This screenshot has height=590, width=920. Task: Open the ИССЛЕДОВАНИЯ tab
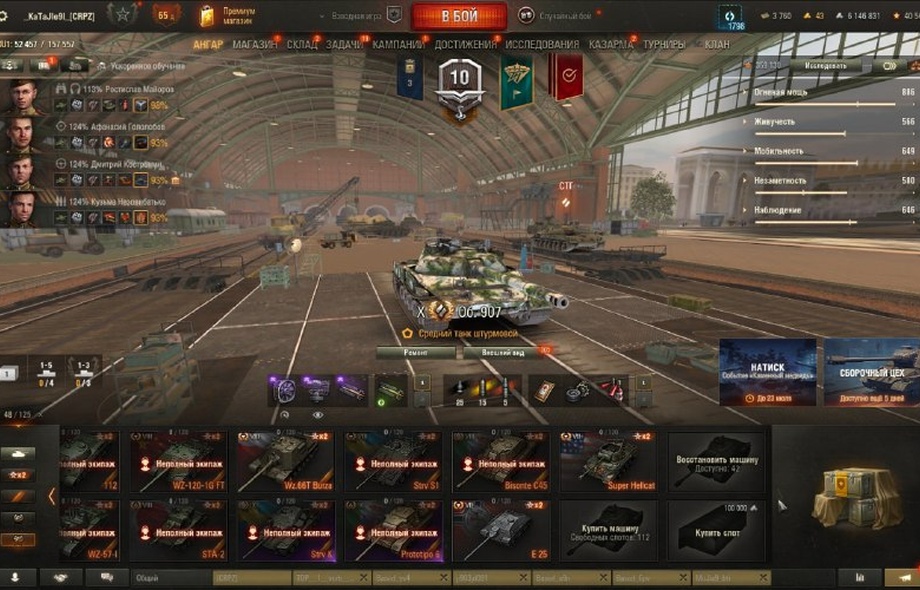pos(542,45)
